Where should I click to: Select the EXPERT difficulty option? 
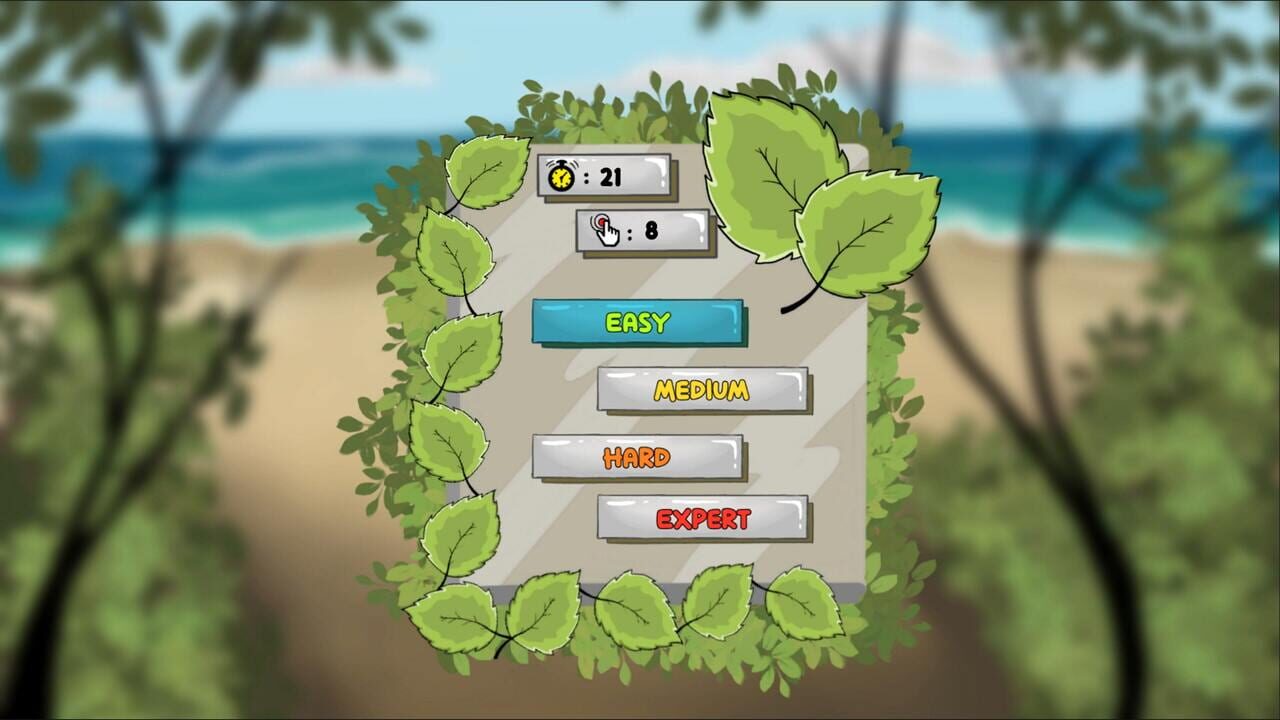(704, 518)
